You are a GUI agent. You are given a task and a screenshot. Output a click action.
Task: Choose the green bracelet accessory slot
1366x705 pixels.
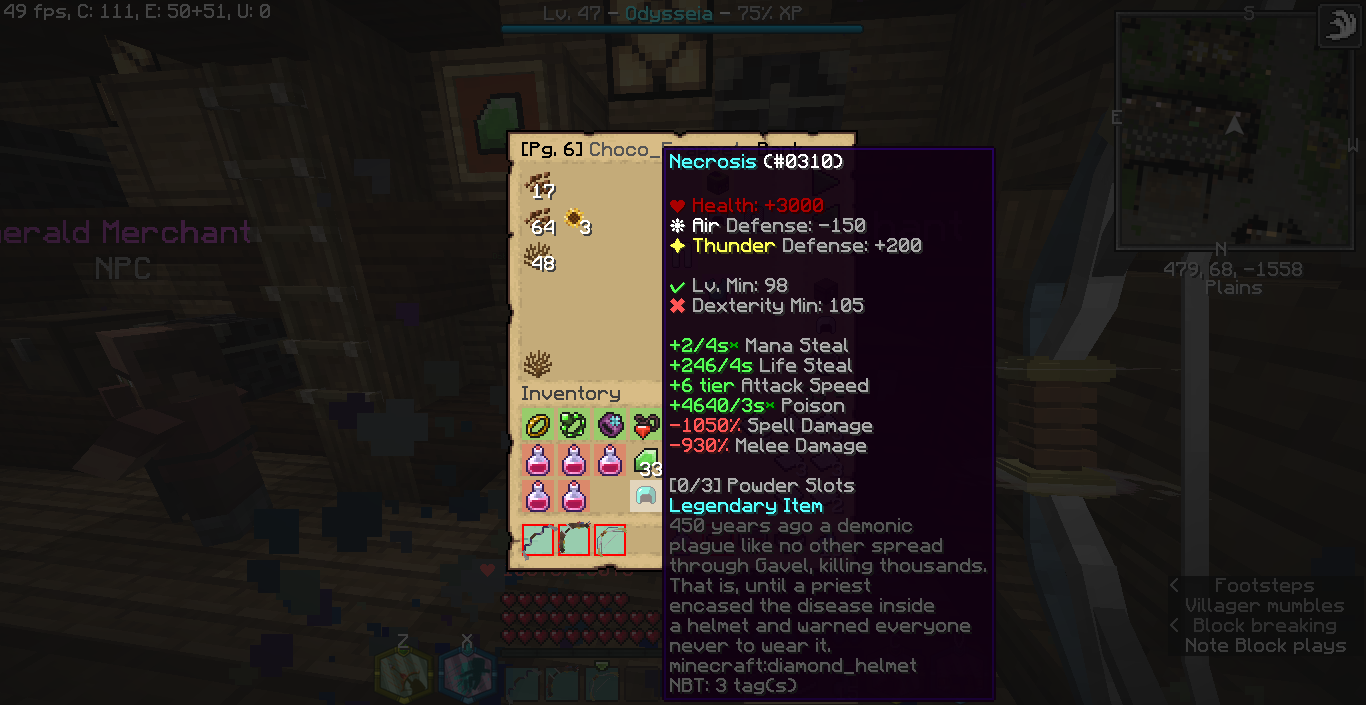574,426
